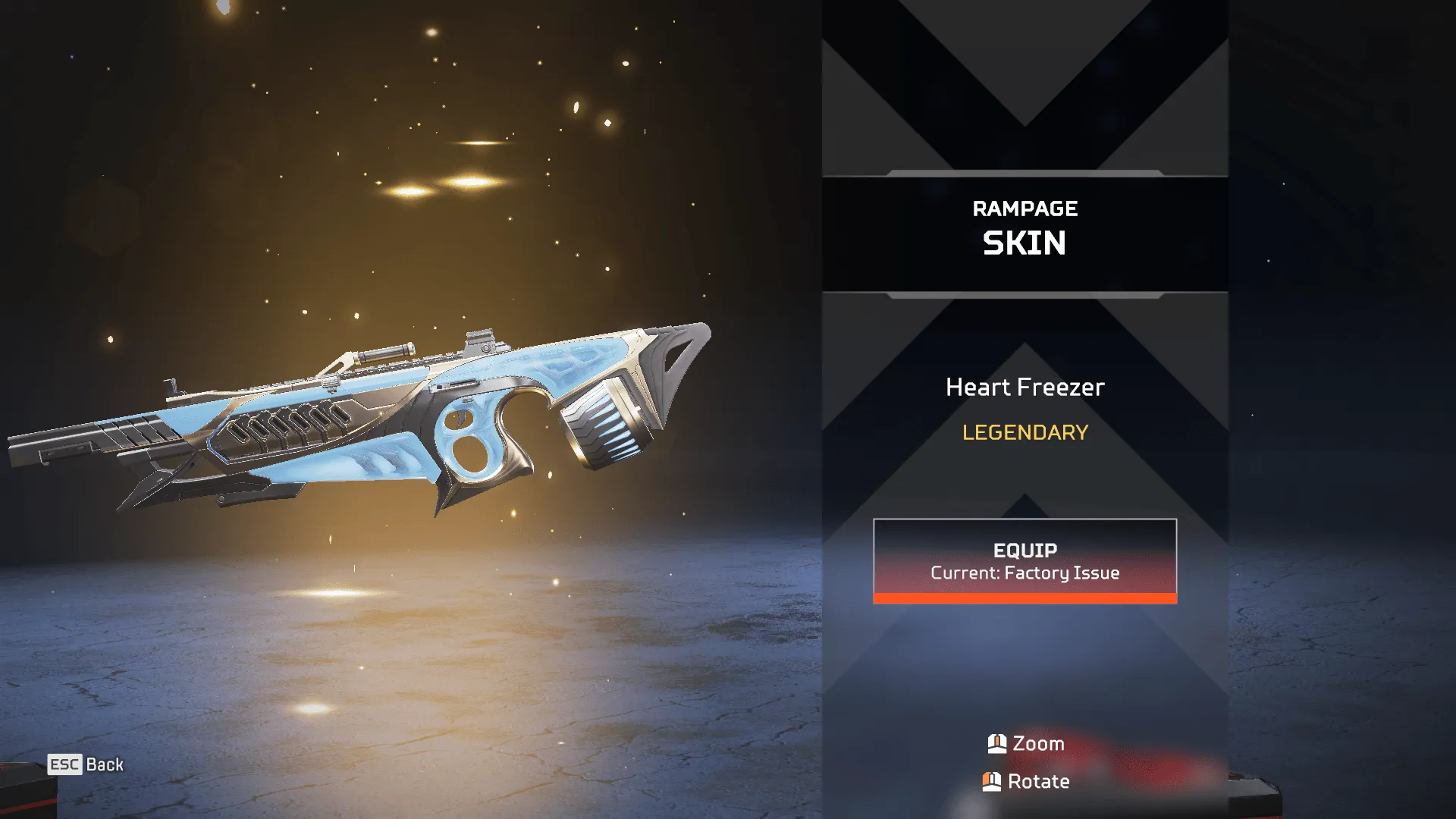Click the ESC key badge at bottom left
1456x819 pixels.
point(64,765)
